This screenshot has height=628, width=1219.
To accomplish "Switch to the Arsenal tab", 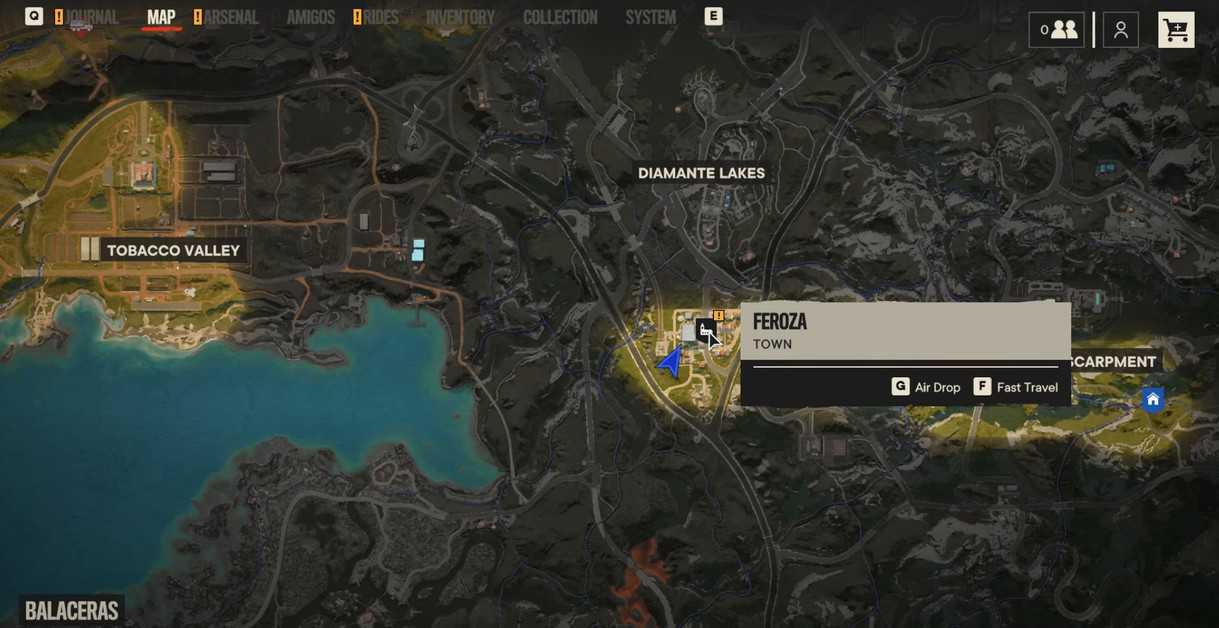I will point(230,17).
